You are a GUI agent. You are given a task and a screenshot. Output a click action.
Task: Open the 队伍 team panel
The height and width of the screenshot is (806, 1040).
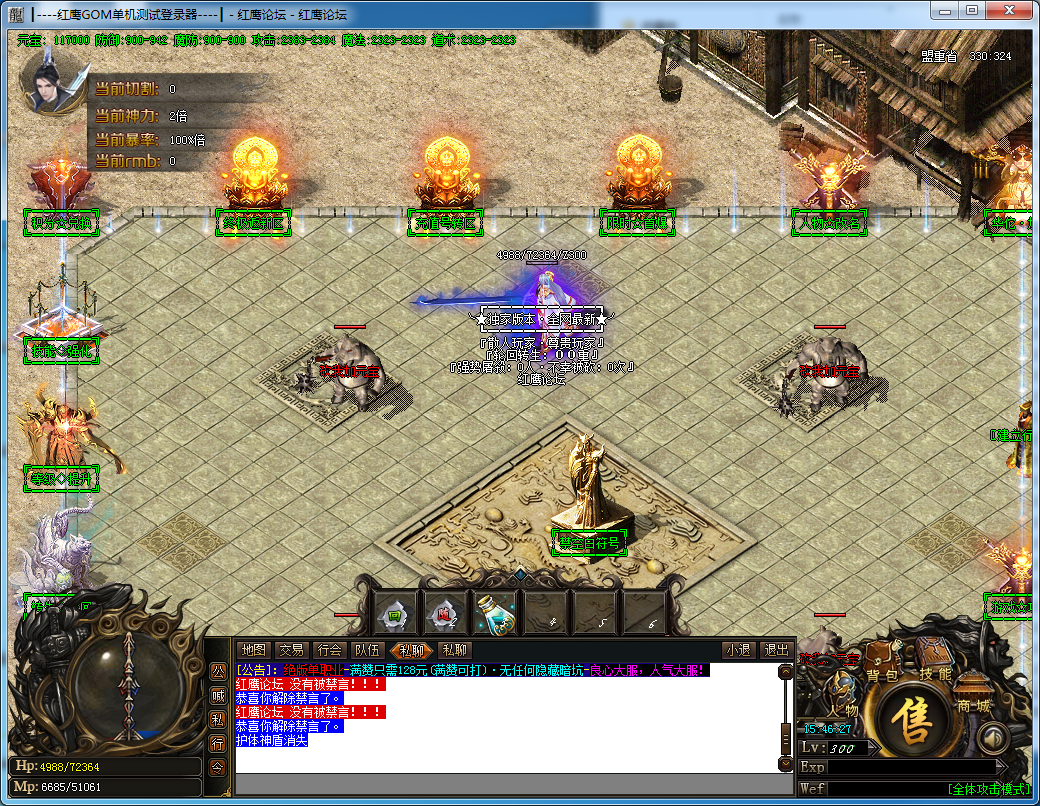click(367, 650)
